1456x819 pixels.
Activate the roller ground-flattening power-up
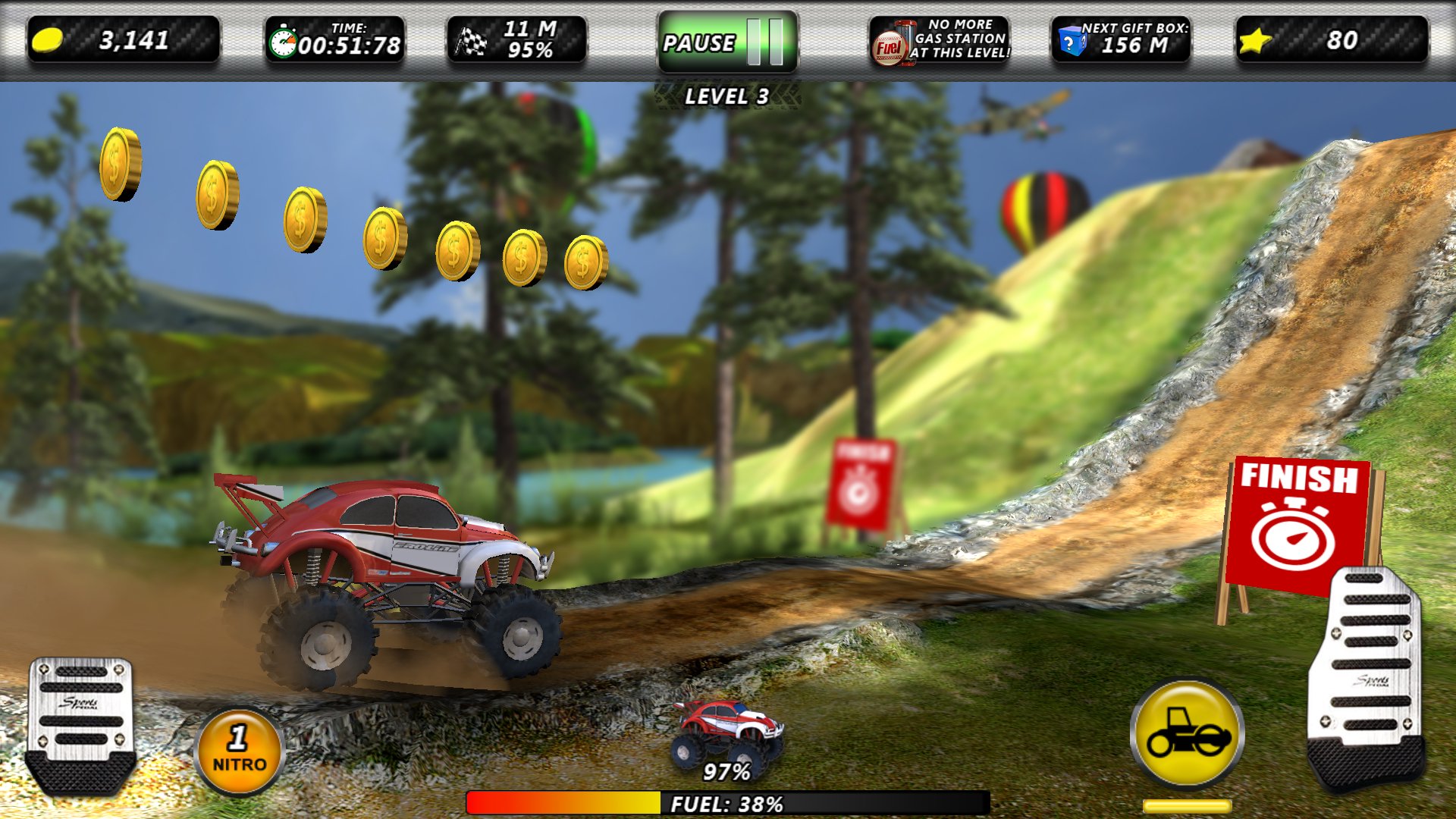pyautogui.click(x=1188, y=734)
